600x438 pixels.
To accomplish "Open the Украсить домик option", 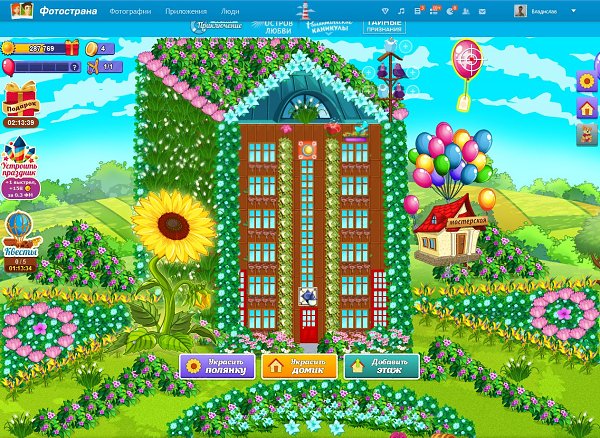I will [298, 366].
